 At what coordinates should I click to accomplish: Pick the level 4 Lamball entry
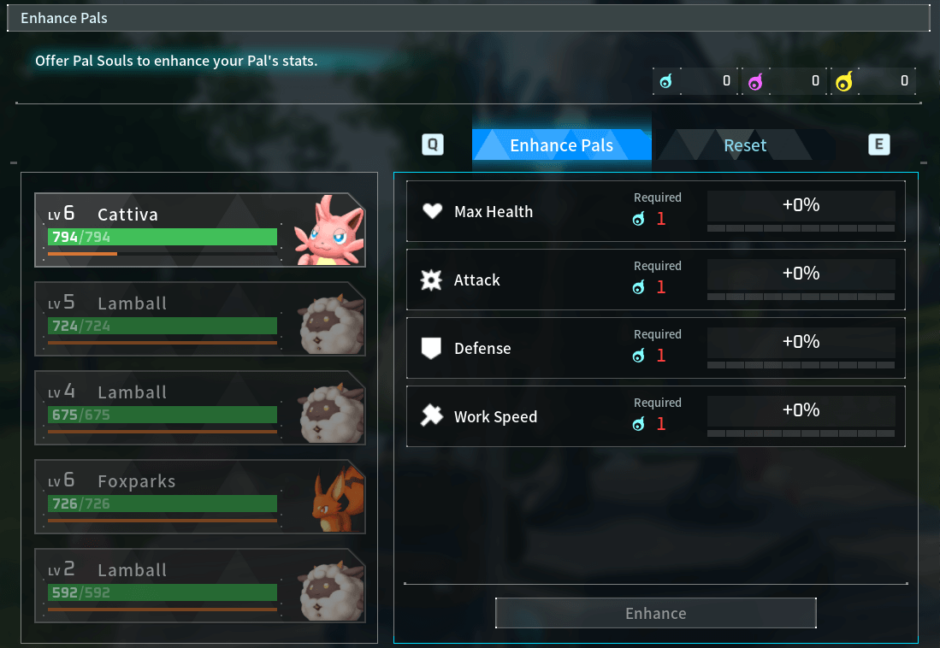pyautogui.click(x=199, y=408)
